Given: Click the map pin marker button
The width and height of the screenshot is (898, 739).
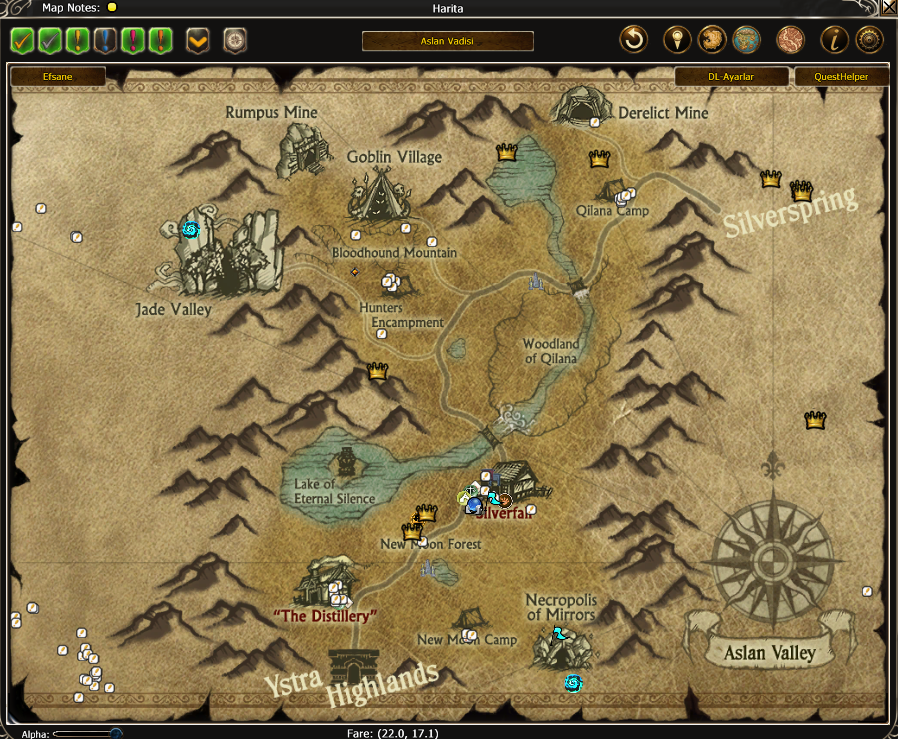Looking at the screenshot, I should (x=677, y=40).
